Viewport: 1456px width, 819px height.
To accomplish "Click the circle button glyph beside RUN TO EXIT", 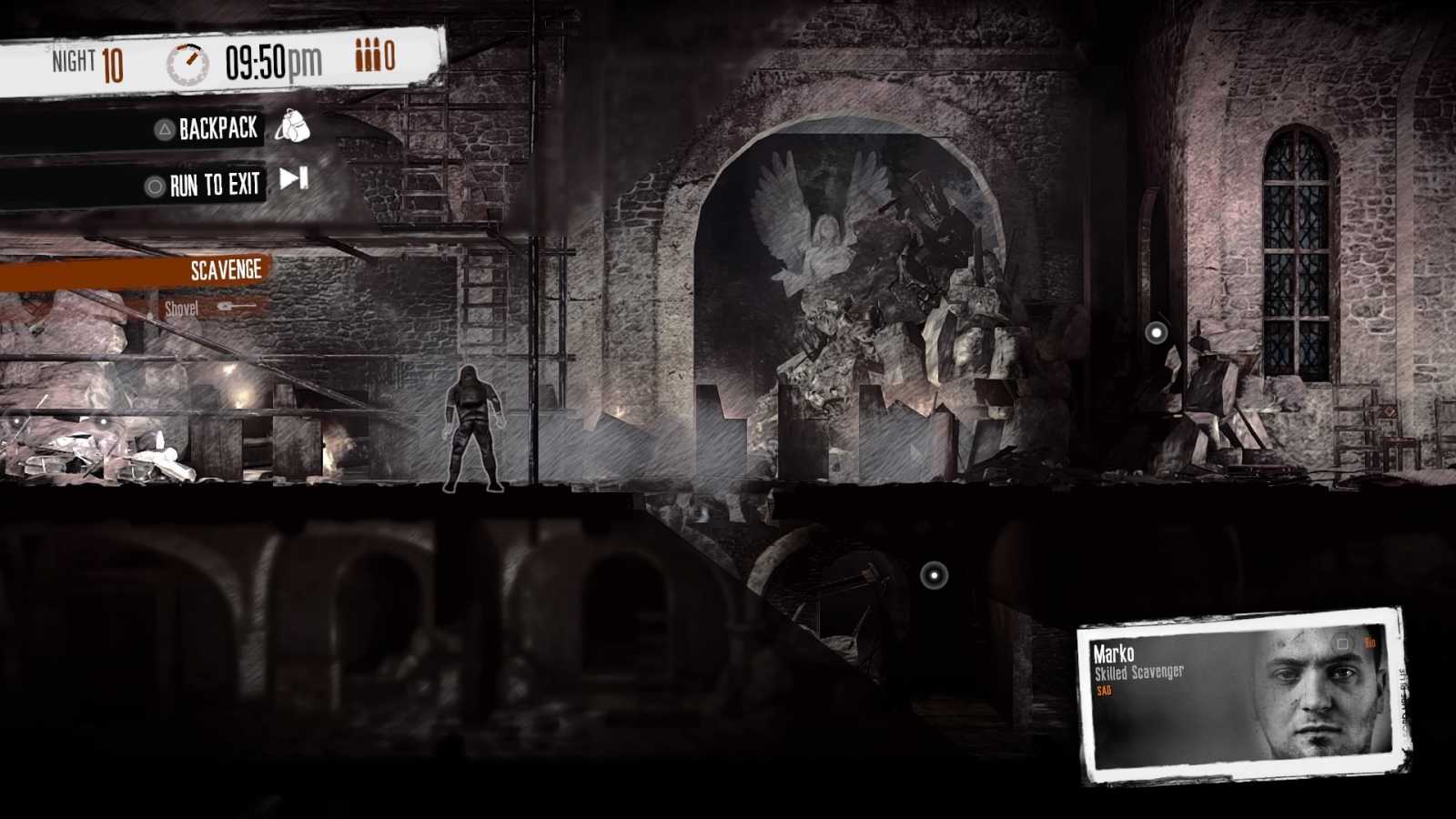I will click(157, 183).
